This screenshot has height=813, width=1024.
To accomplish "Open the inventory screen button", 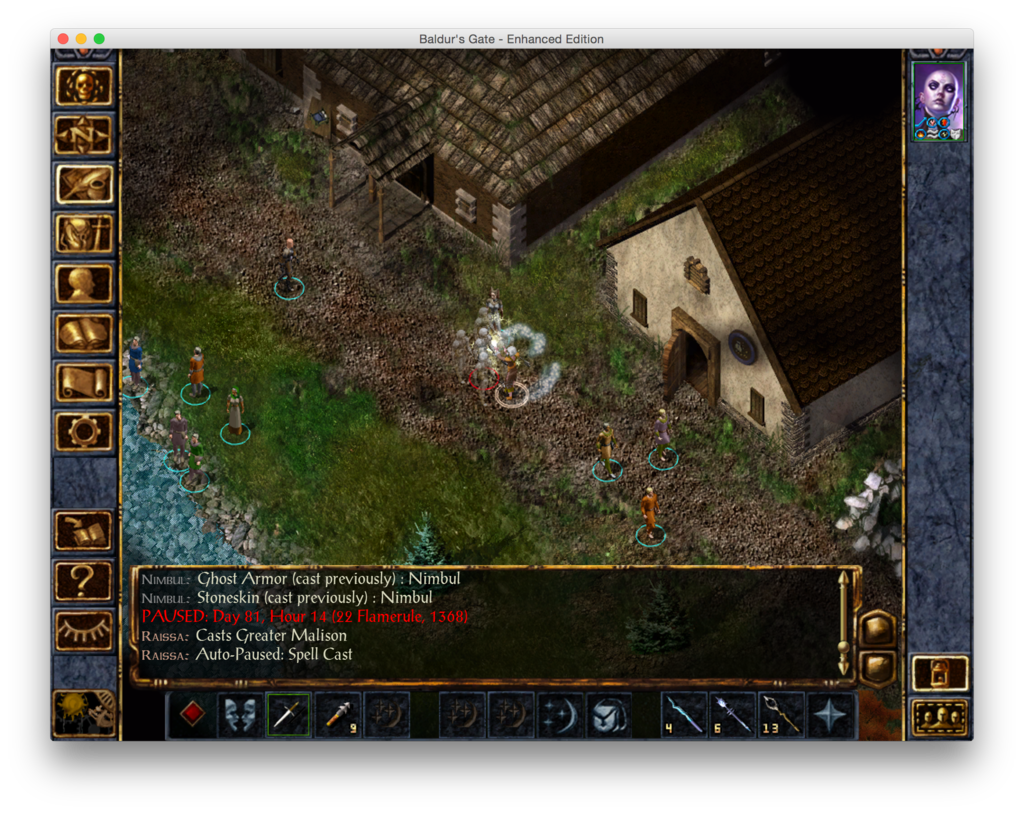I will pyautogui.click(x=84, y=234).
